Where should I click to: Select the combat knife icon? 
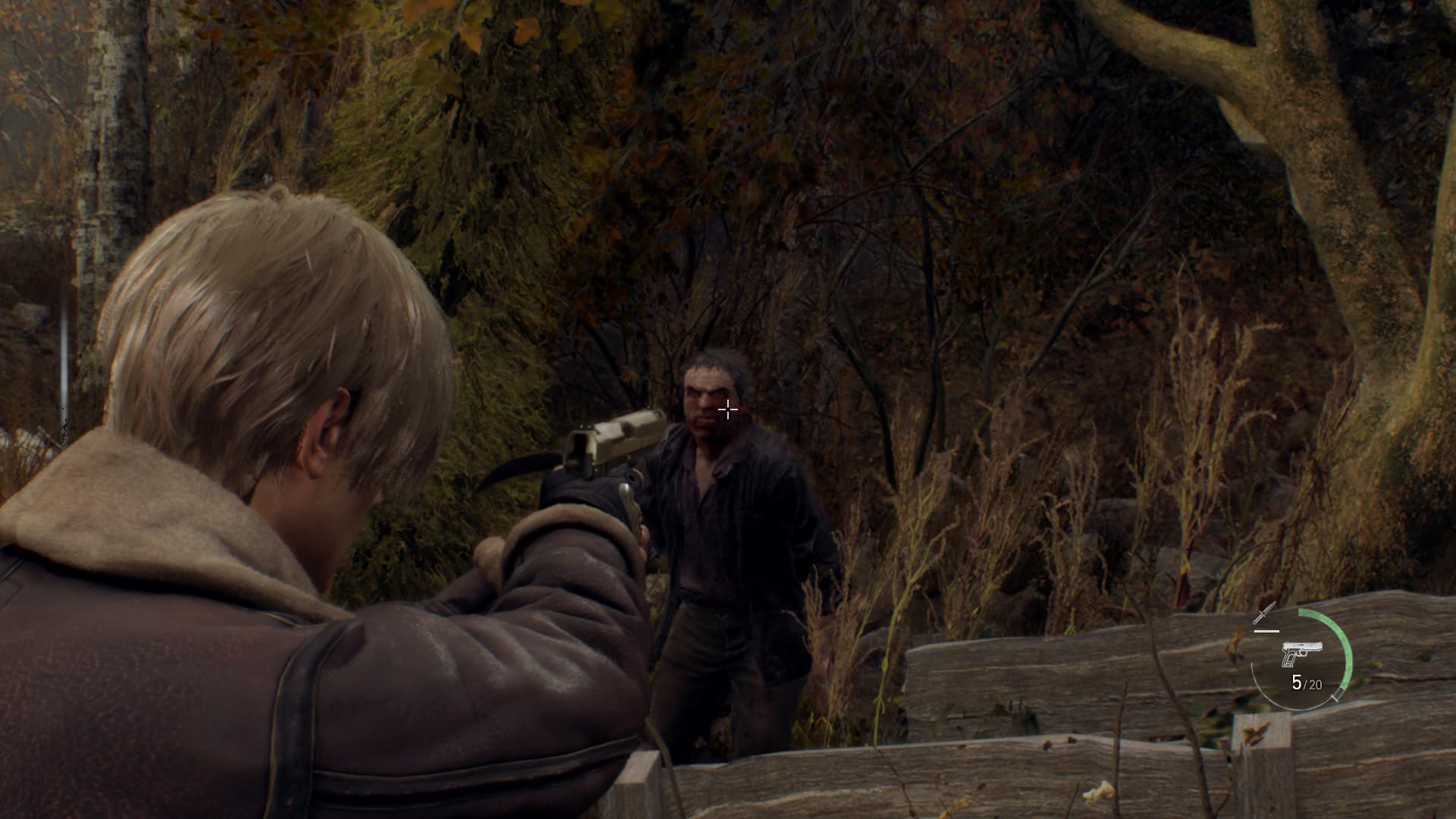pos(1265,613)
